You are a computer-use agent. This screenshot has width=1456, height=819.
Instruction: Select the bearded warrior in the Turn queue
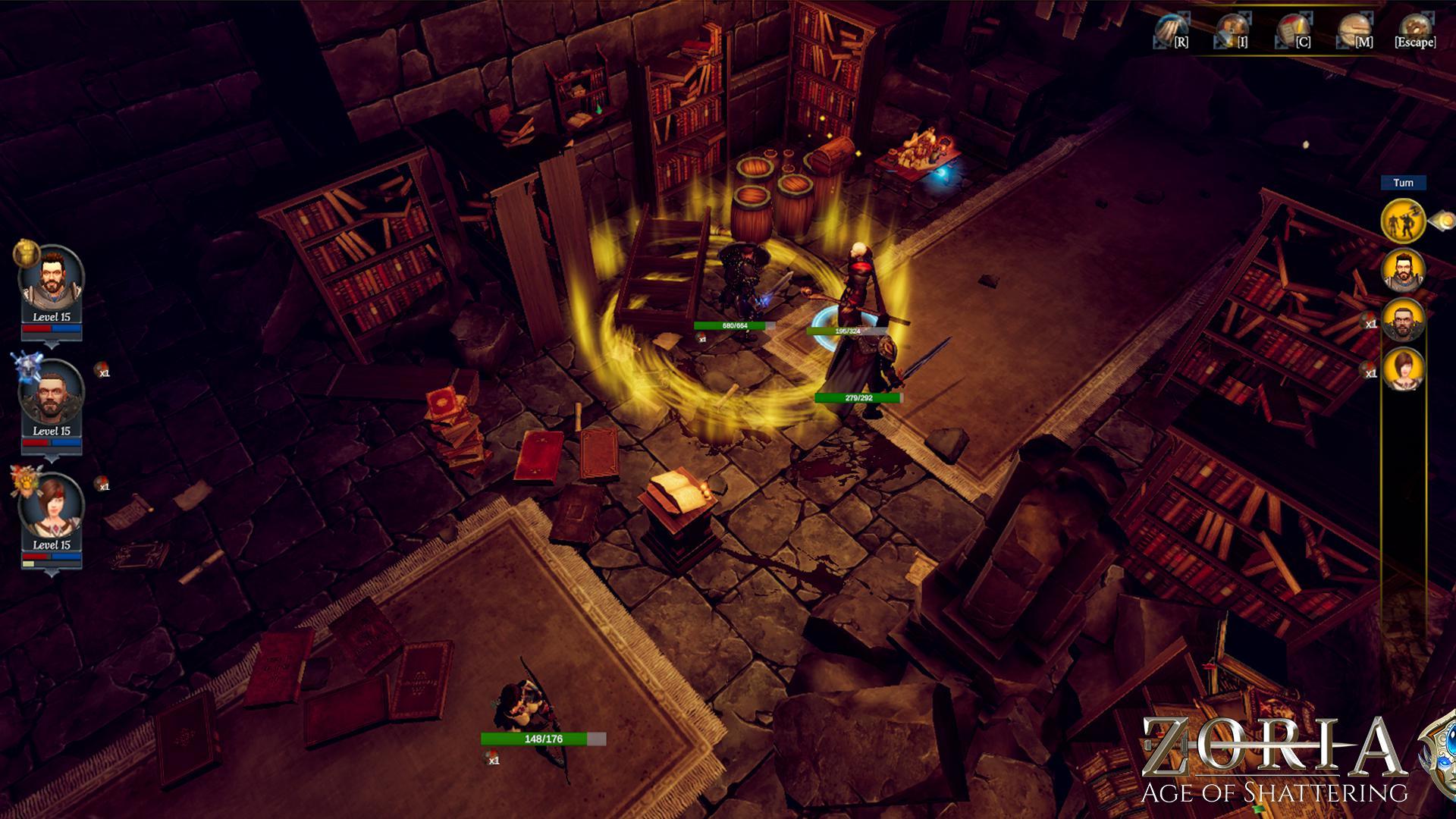[1403, 270]
